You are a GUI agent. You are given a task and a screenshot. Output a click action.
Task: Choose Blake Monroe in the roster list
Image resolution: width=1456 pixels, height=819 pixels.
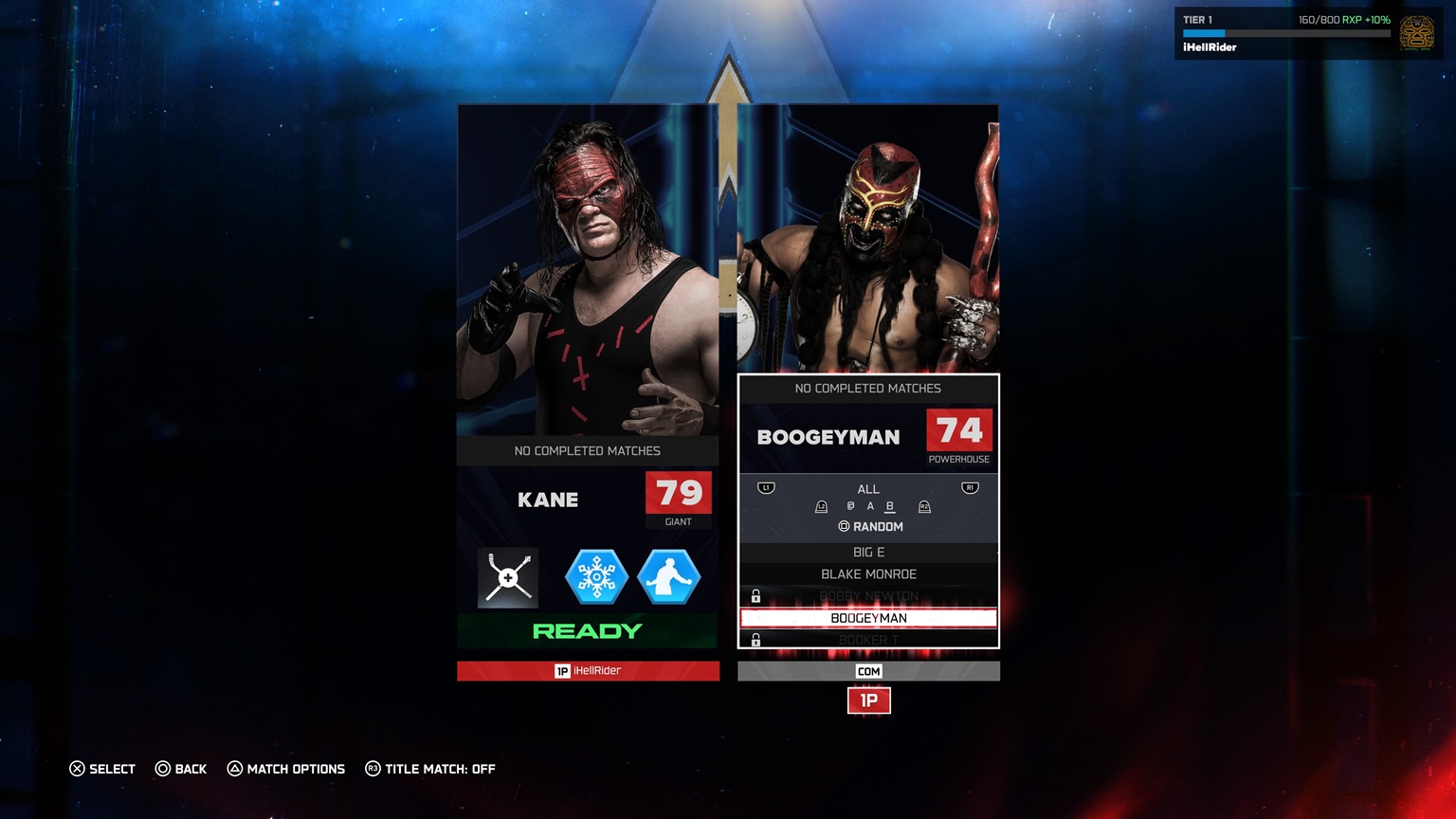click(x=868, y=574)
